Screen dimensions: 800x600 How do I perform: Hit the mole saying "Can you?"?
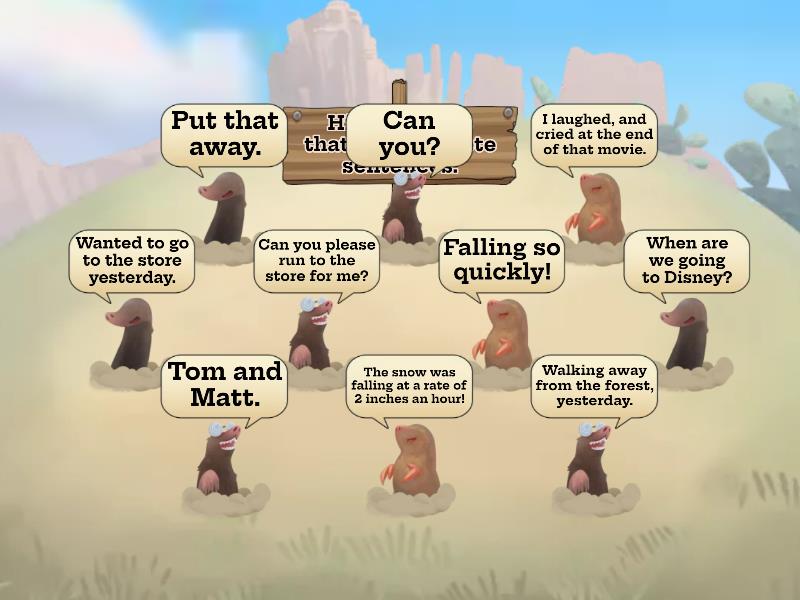(x=406, y=205)
